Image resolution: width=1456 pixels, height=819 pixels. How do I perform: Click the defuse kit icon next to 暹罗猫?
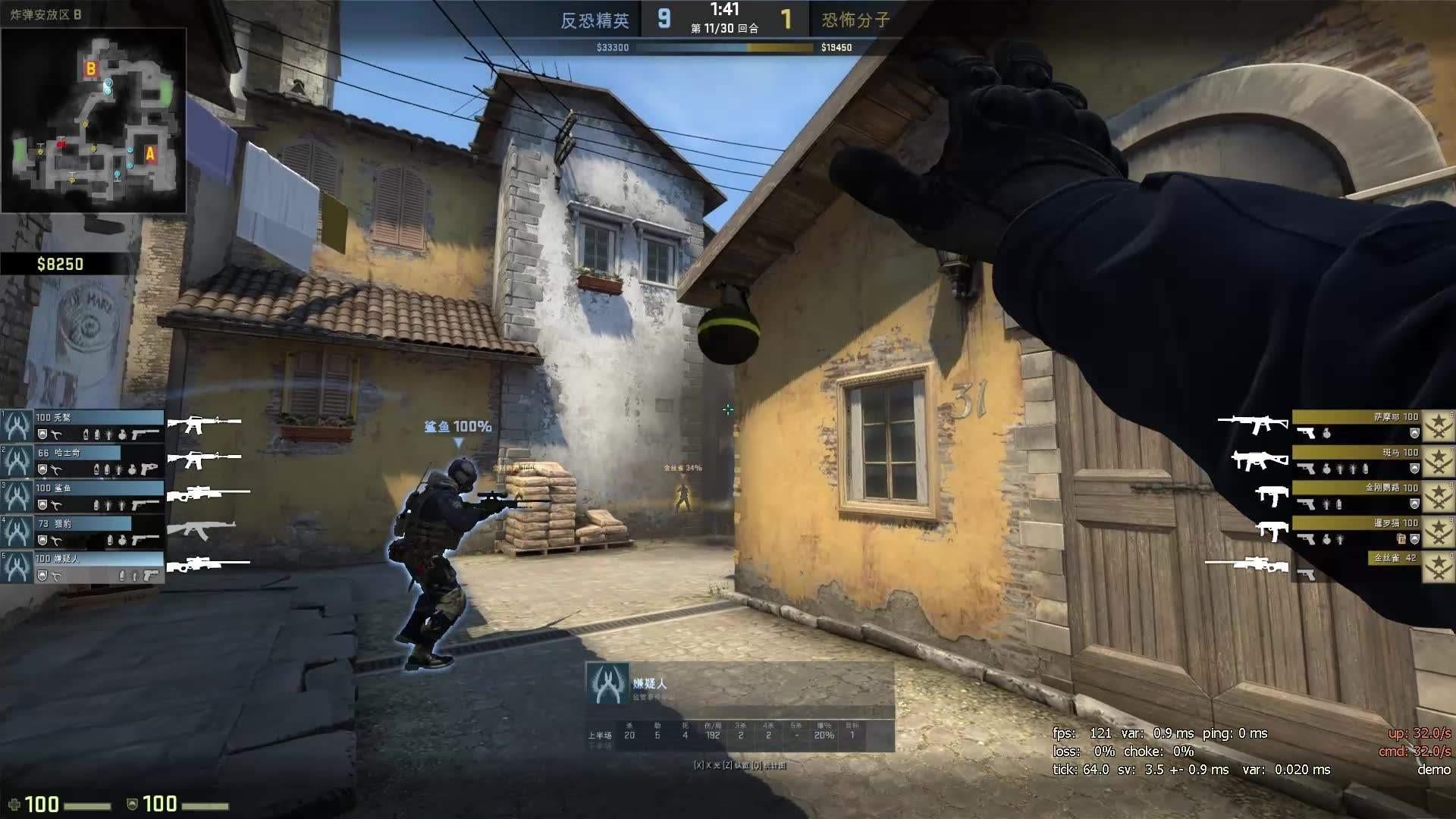pyautogui.click(x=1402, y=538)
